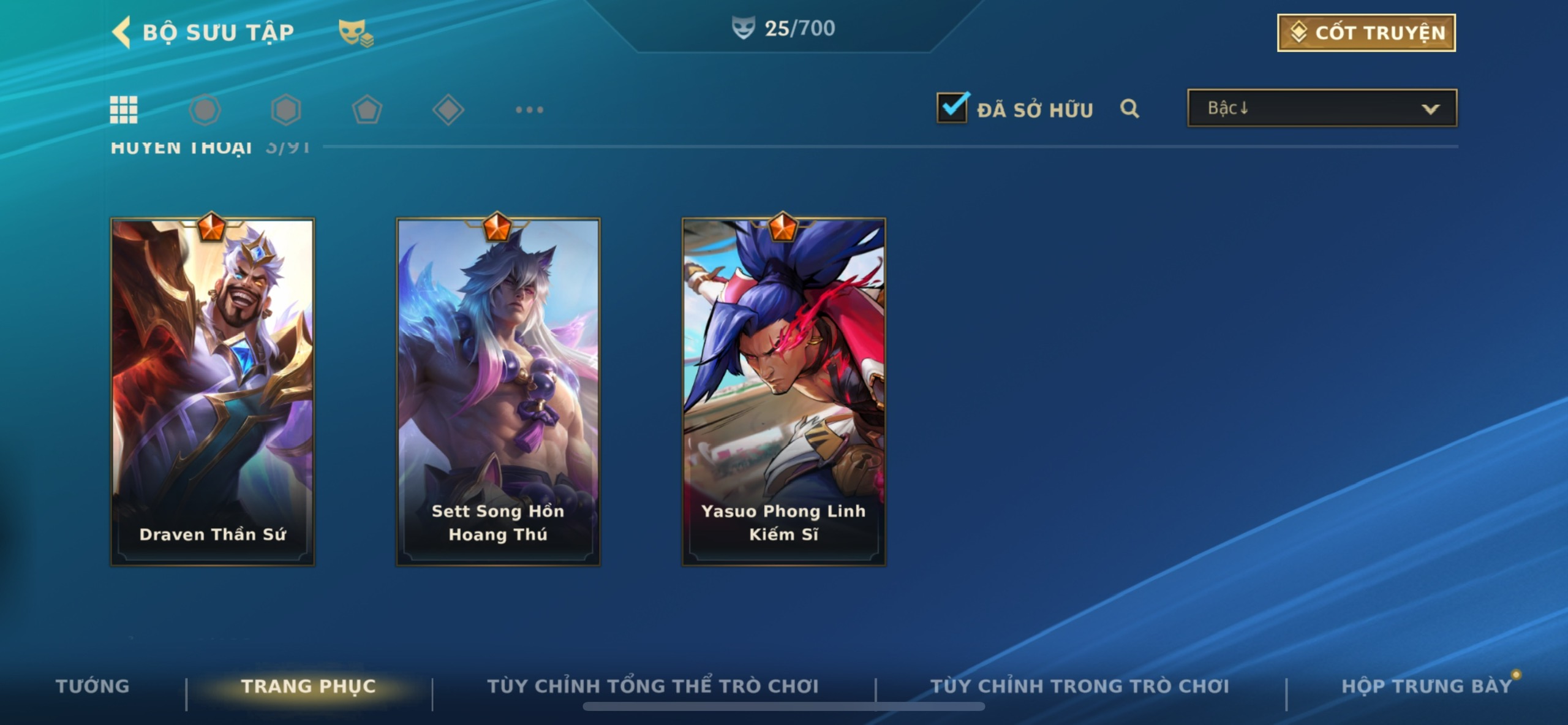Select the all-skins grid filter

[x=123, y=110]
